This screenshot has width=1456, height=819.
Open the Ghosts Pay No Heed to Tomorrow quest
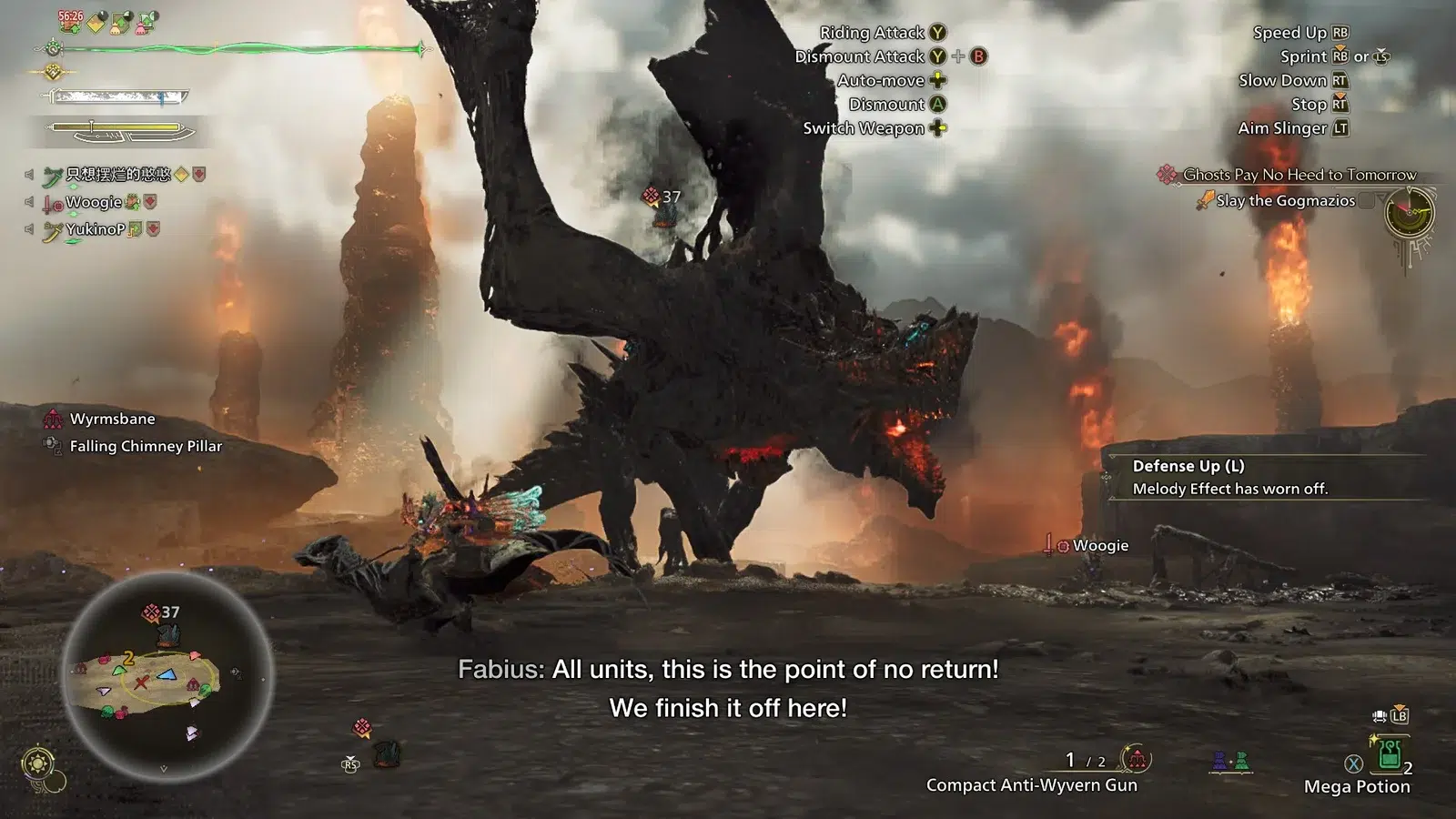coord(1299,175)
